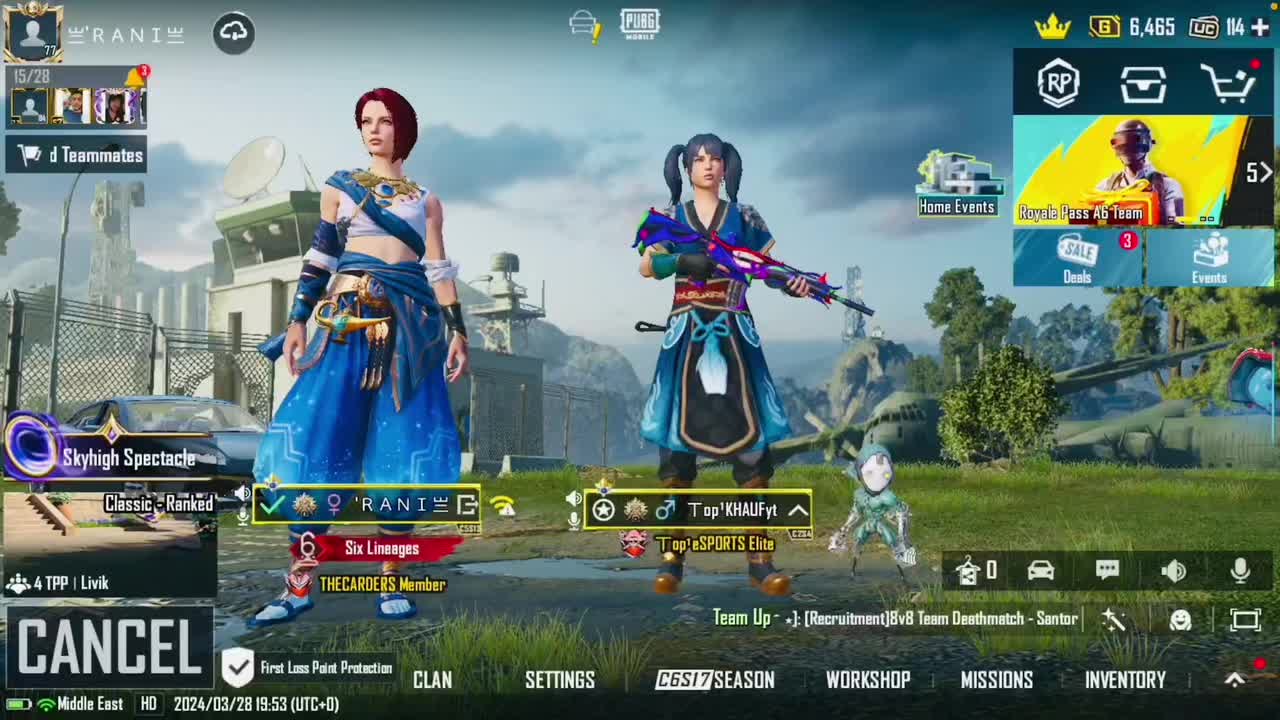Toggle the speaker voice output icon
Viewport: 1280px width, 720px height.
pyautogui.click(x=1173, y=570)
